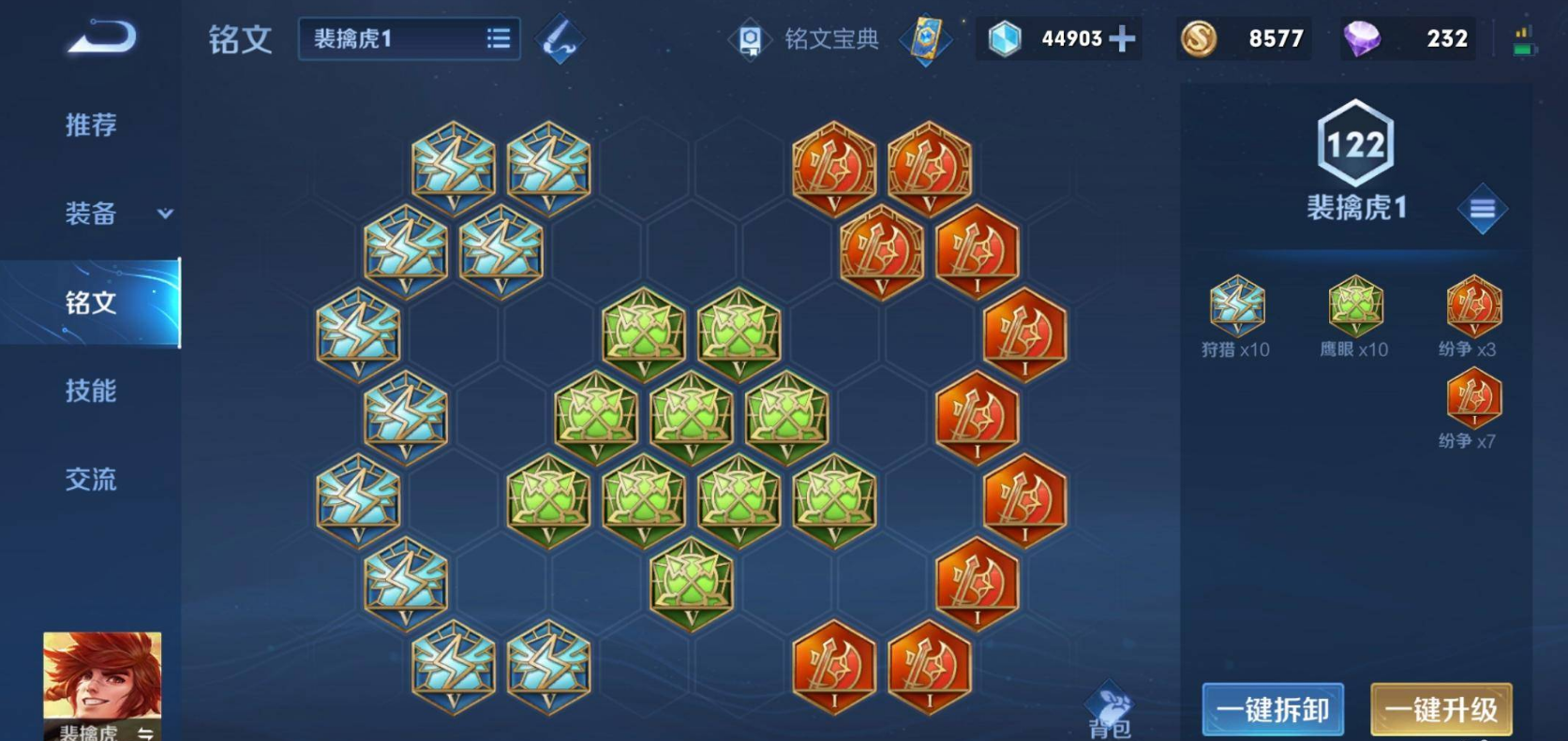
Task: Tap the 一键拆卸 button
Action: pos(1273,710)
